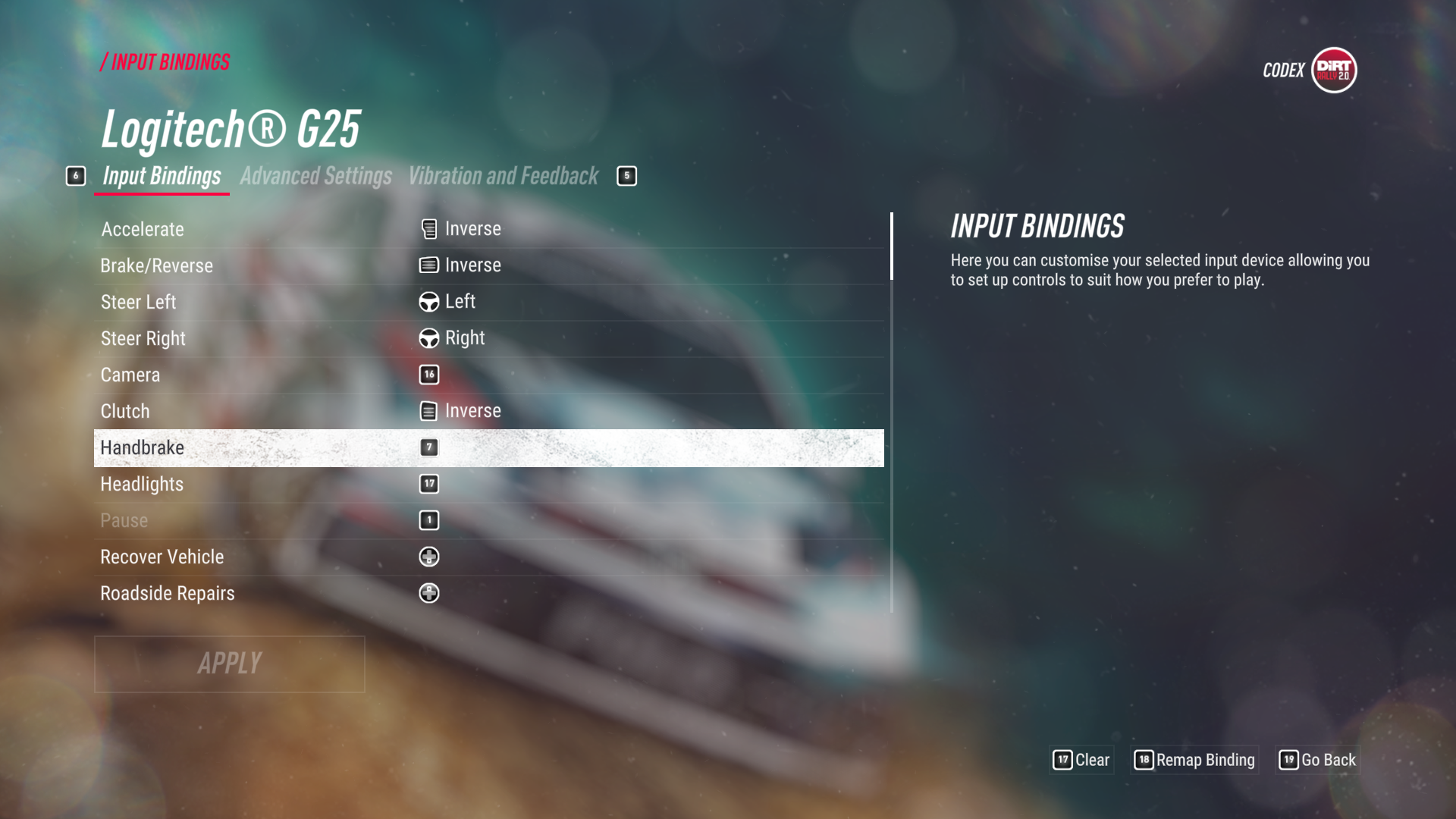
Task: Click the Camera binding row
Action: pos(488,375)
